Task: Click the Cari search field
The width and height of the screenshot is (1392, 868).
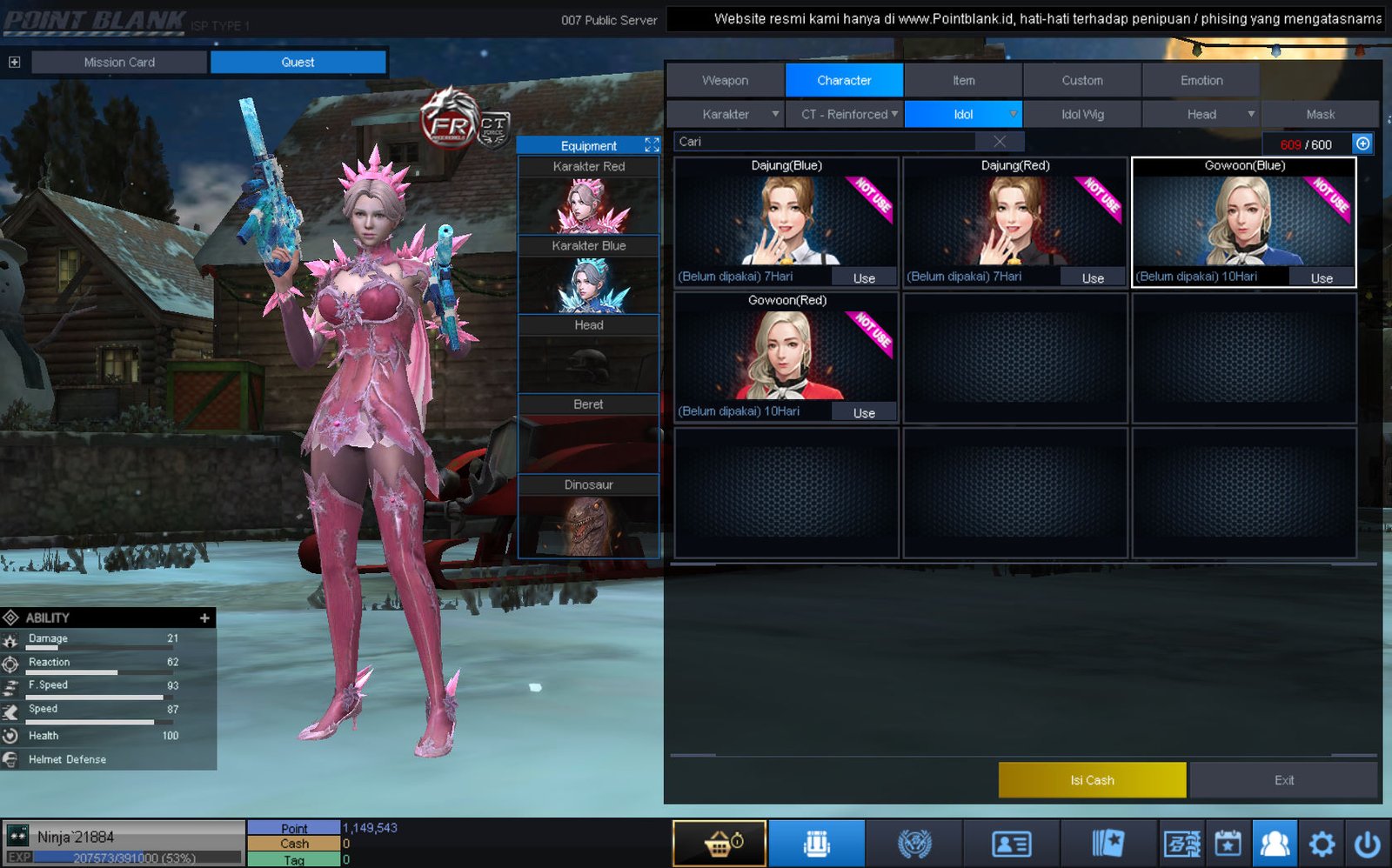Action: point(826,142)
